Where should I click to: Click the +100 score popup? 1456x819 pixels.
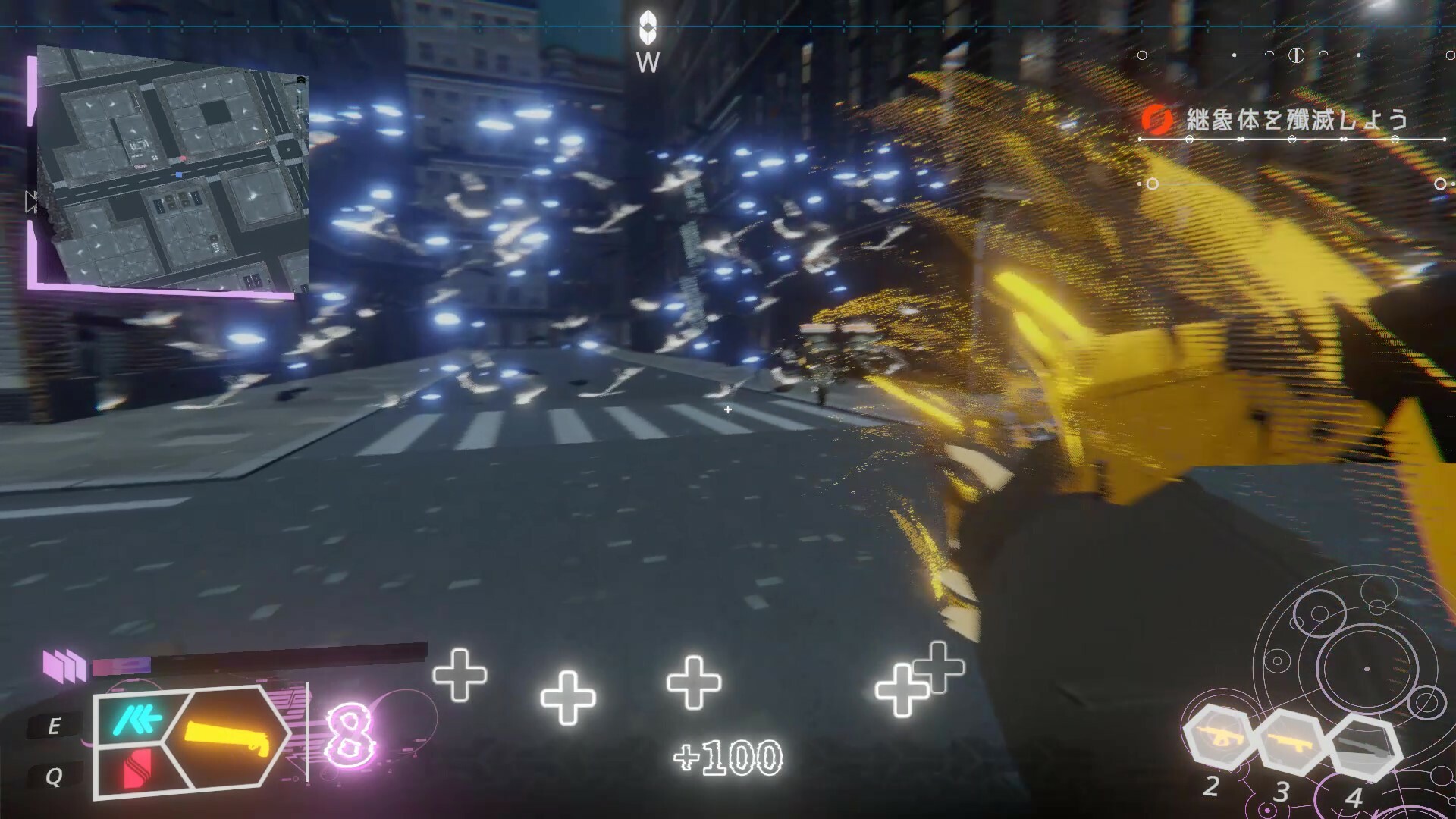tap(729, 756)
